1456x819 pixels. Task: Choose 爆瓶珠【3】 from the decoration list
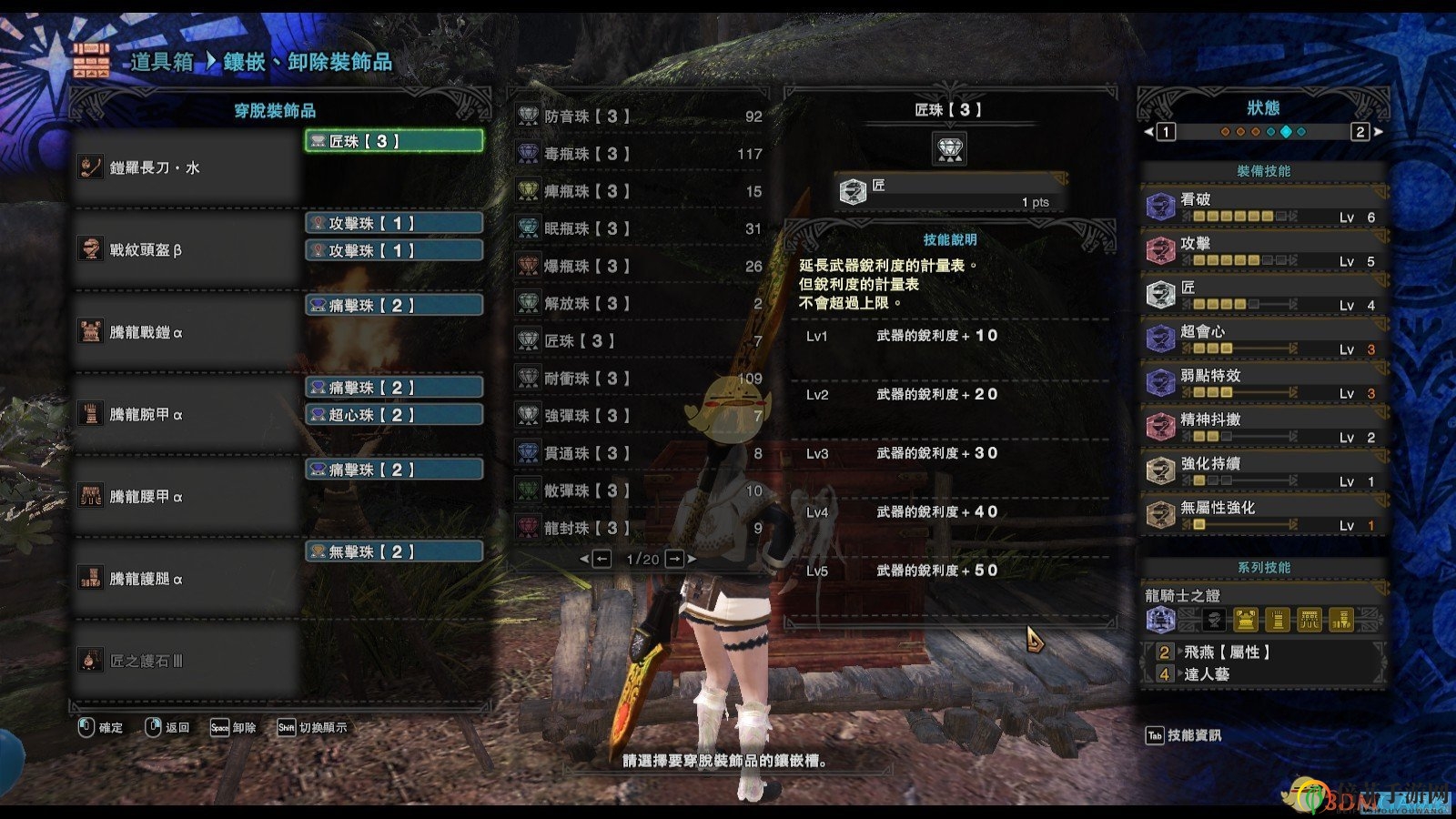(x=638, y=266)
